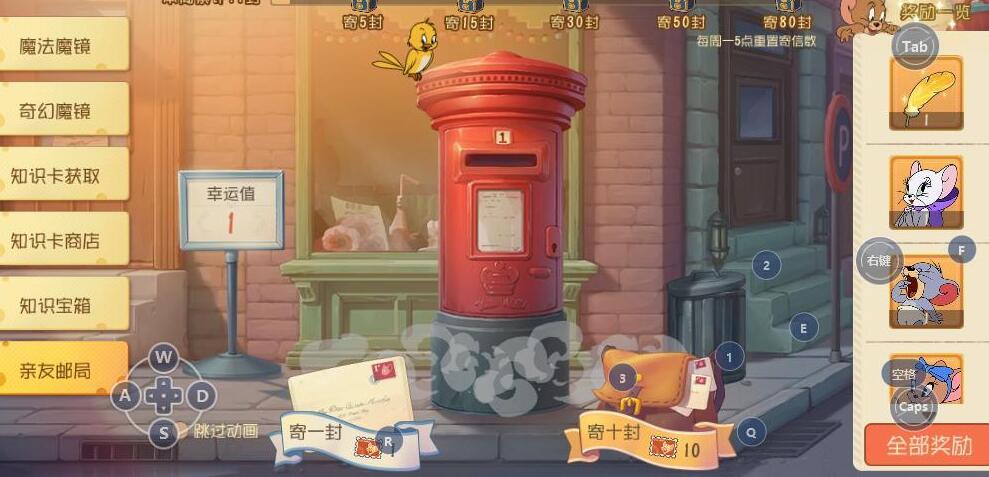
Task: Check the 寄50封 milestone chest
Action: coord(680,8)
